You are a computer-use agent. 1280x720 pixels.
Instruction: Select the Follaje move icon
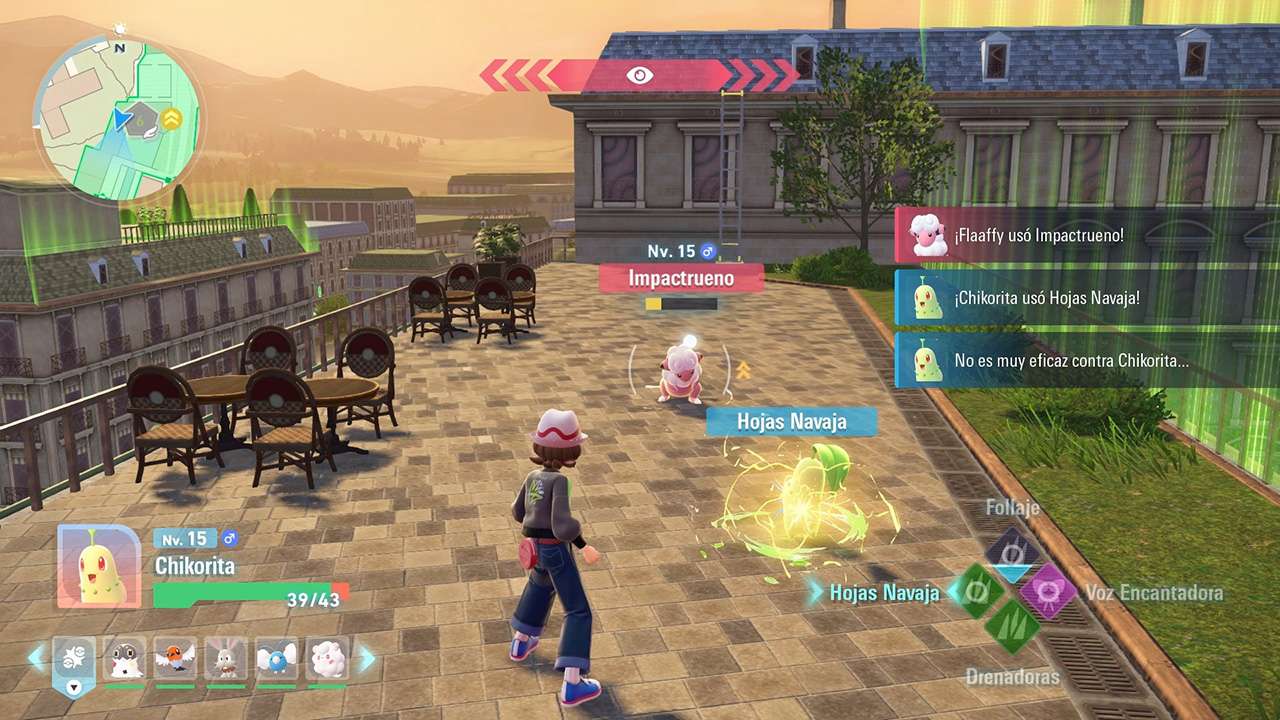click(1012, 550)
